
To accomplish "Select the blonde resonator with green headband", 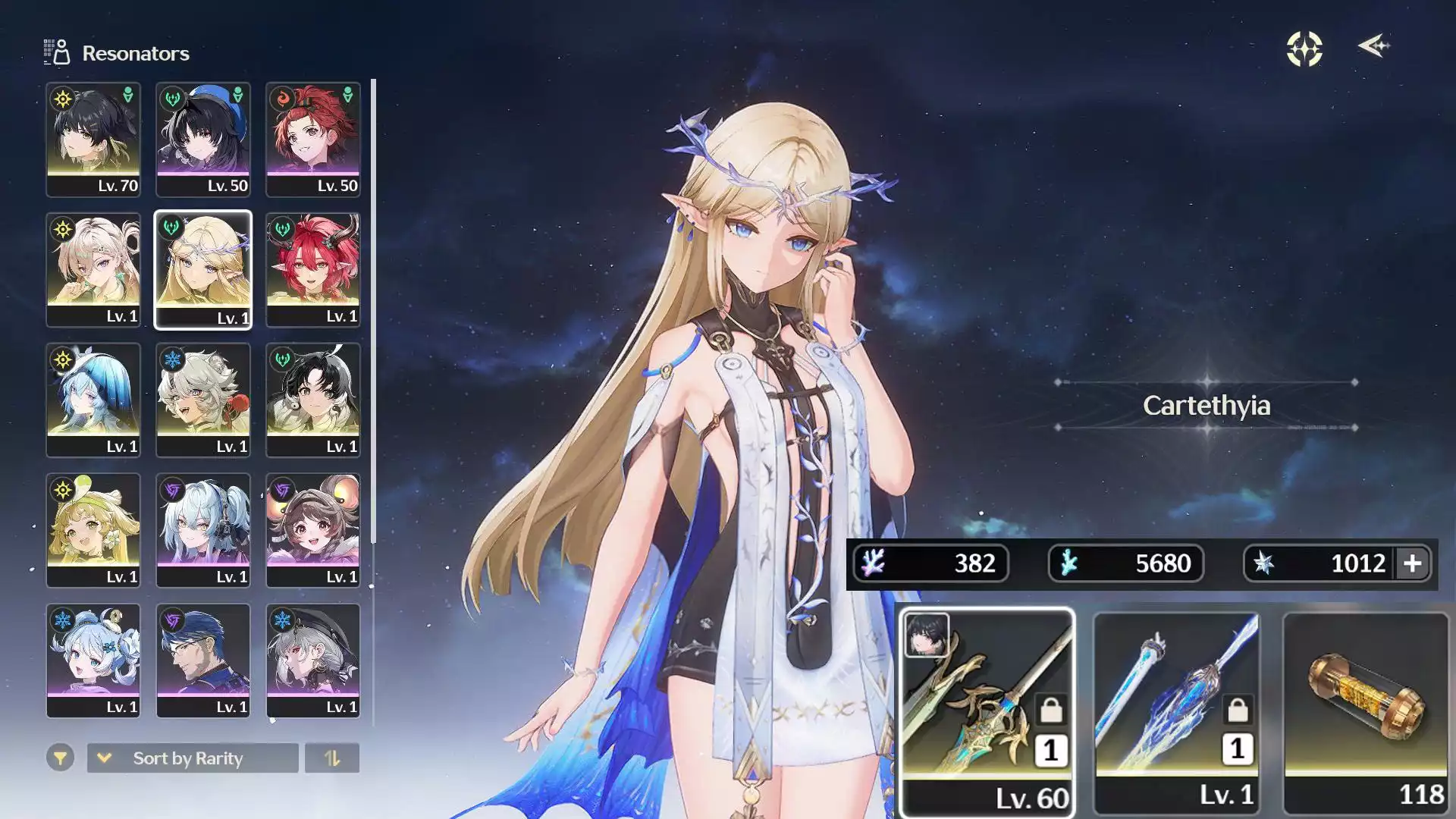I will (93, 530).
